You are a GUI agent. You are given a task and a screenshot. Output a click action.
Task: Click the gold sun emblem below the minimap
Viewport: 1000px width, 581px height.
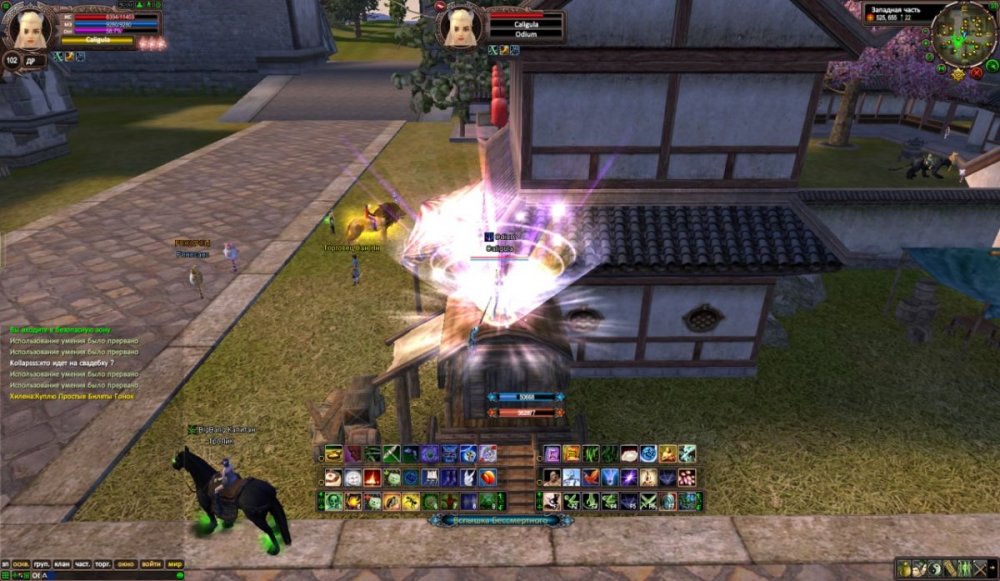958,74
